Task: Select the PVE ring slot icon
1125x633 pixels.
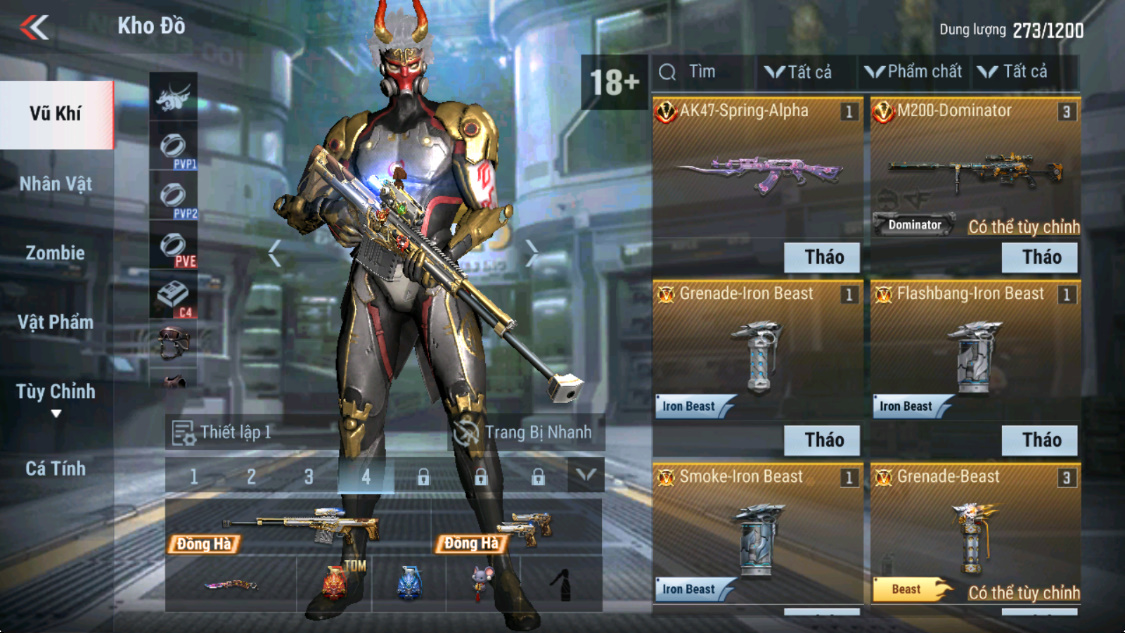Action: (173, 246)
